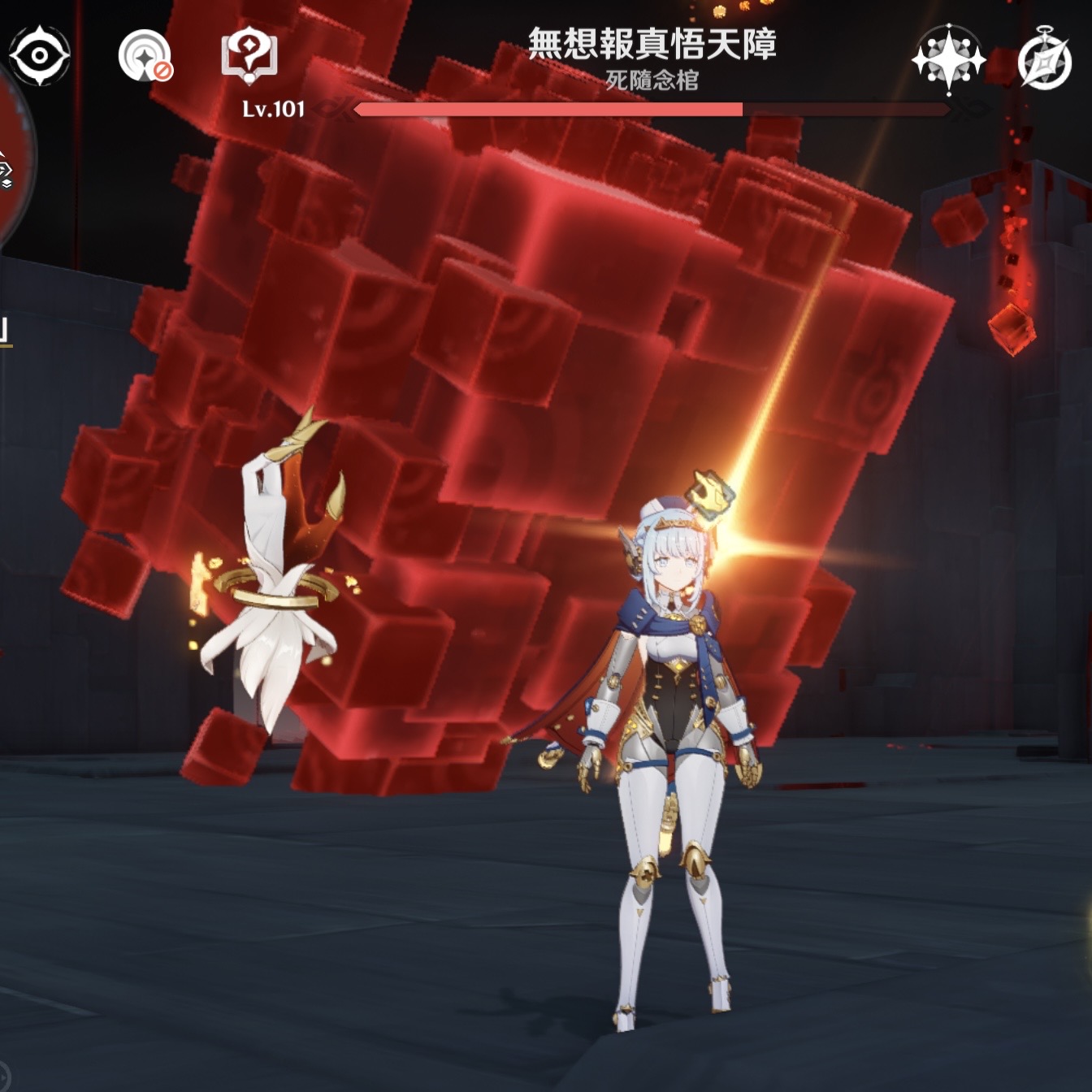1092x1092 pixels.
Task: Tap the domain-exit compass icon in top-right corner
Action: [1046, 58]
